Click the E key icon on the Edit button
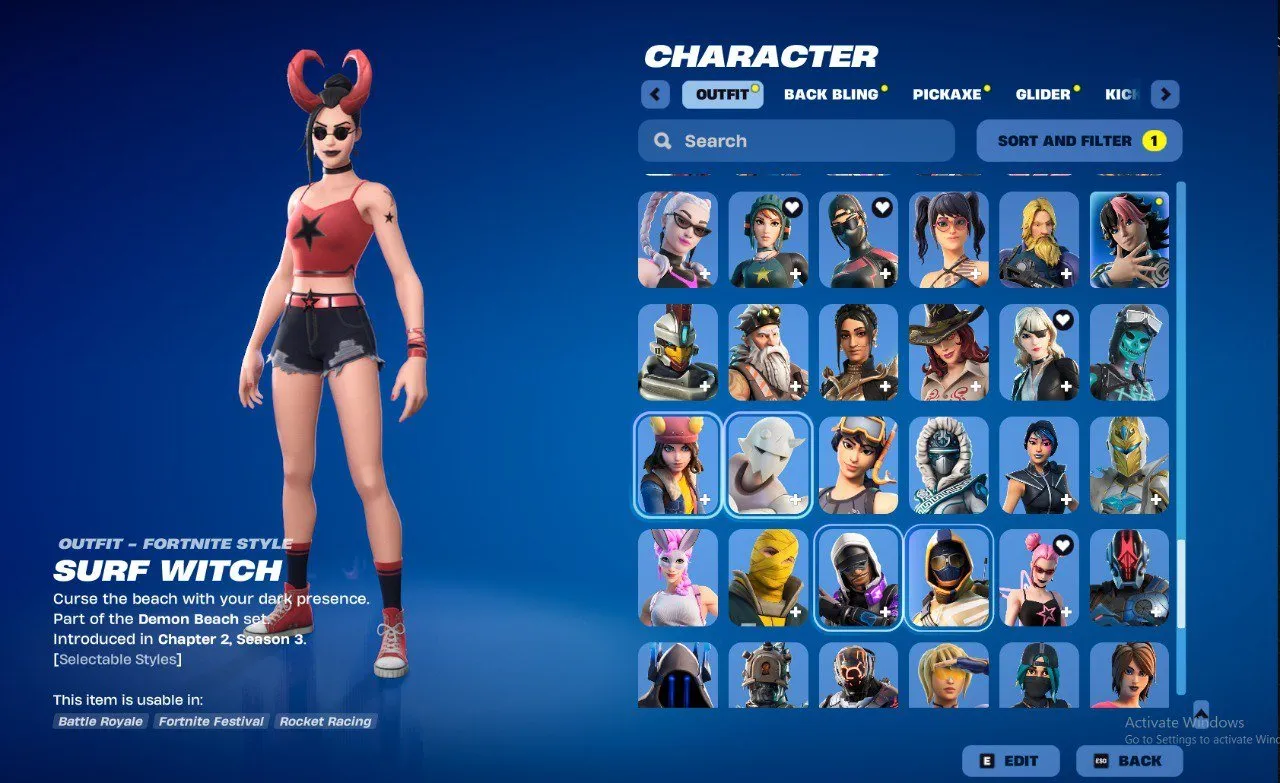The width and height of the screenshot is (1280, 783). pos(985,760)
